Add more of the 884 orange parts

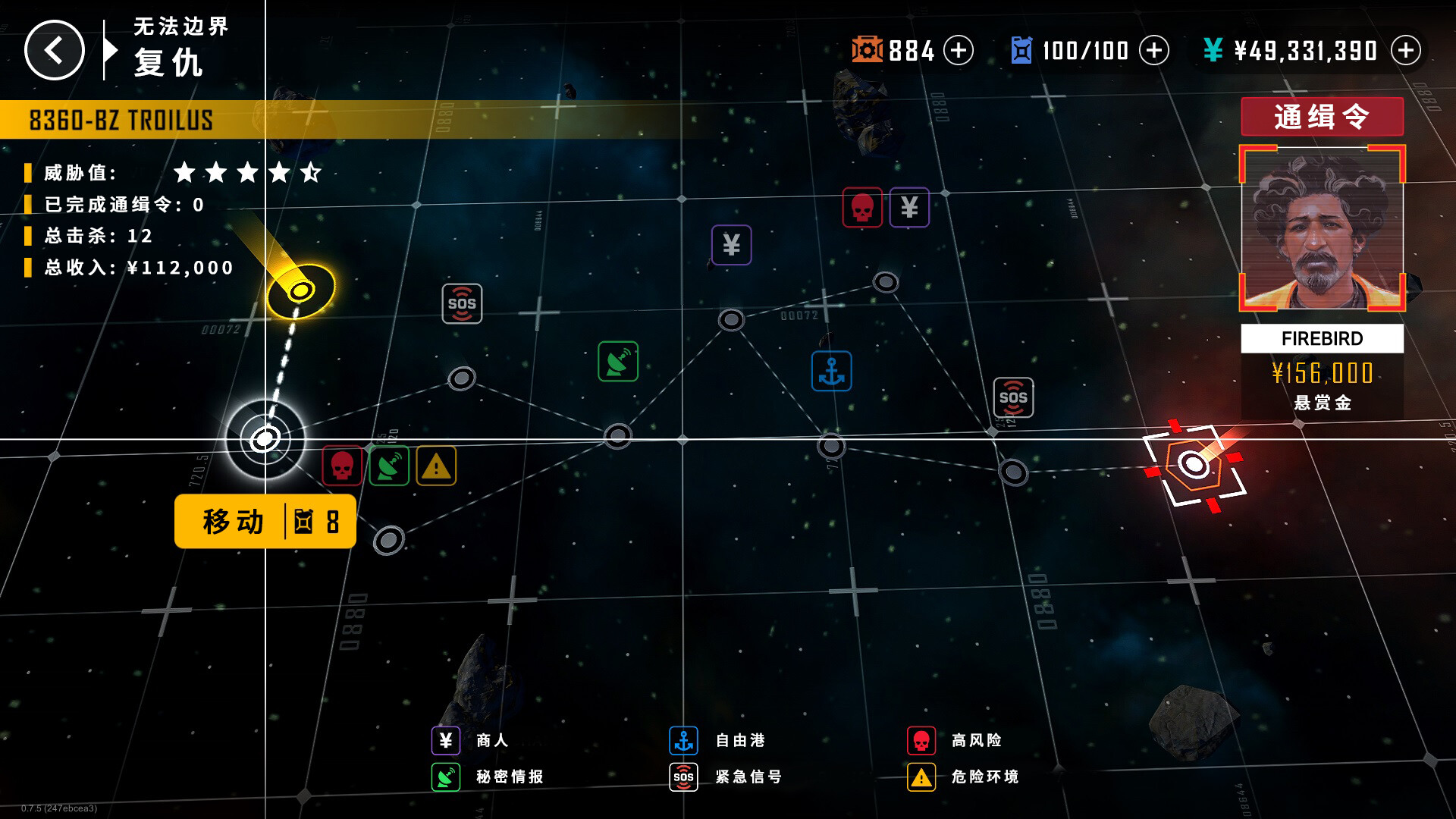point(959,51)
